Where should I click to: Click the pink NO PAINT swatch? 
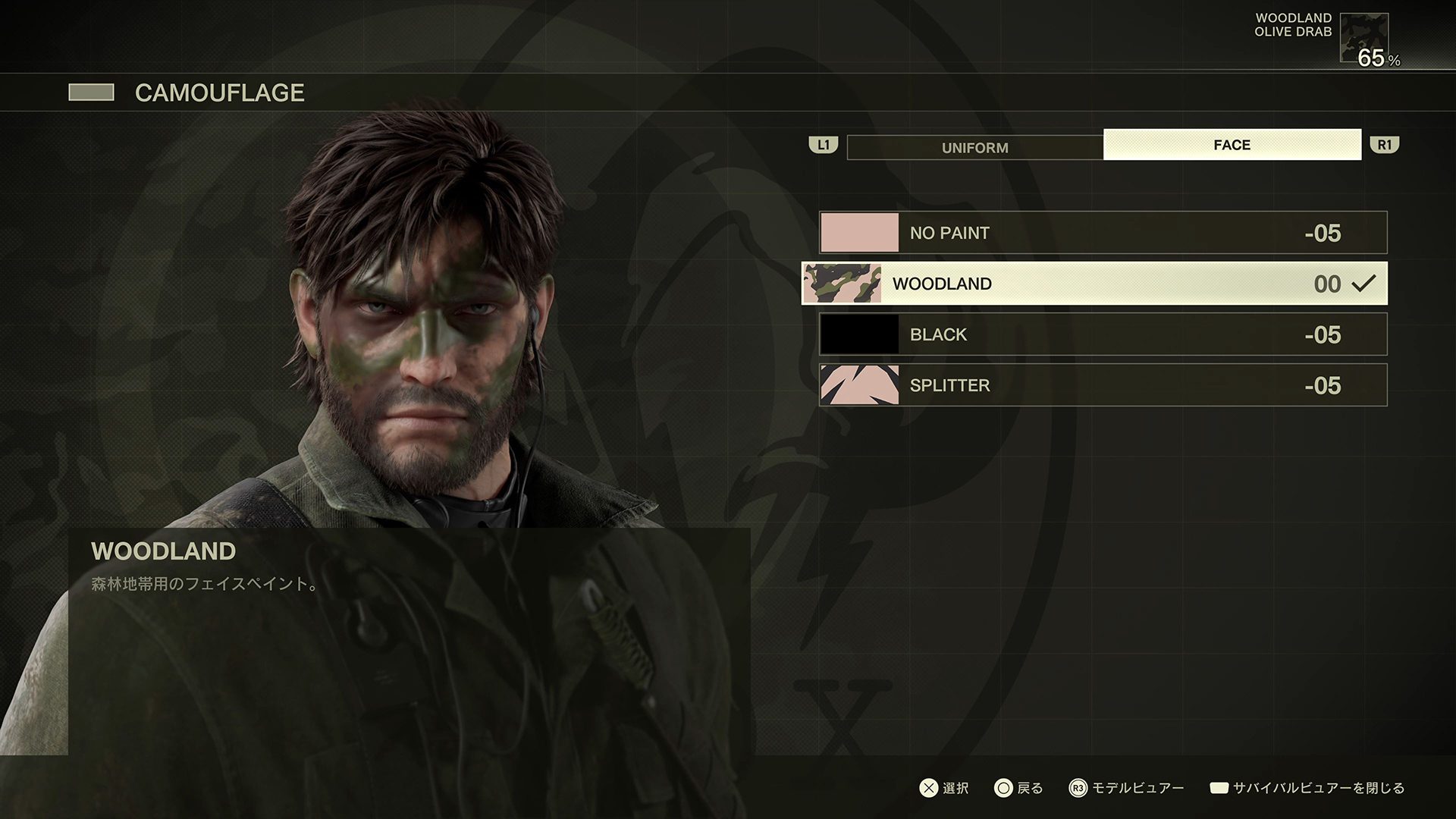click(x=859, y=233)
